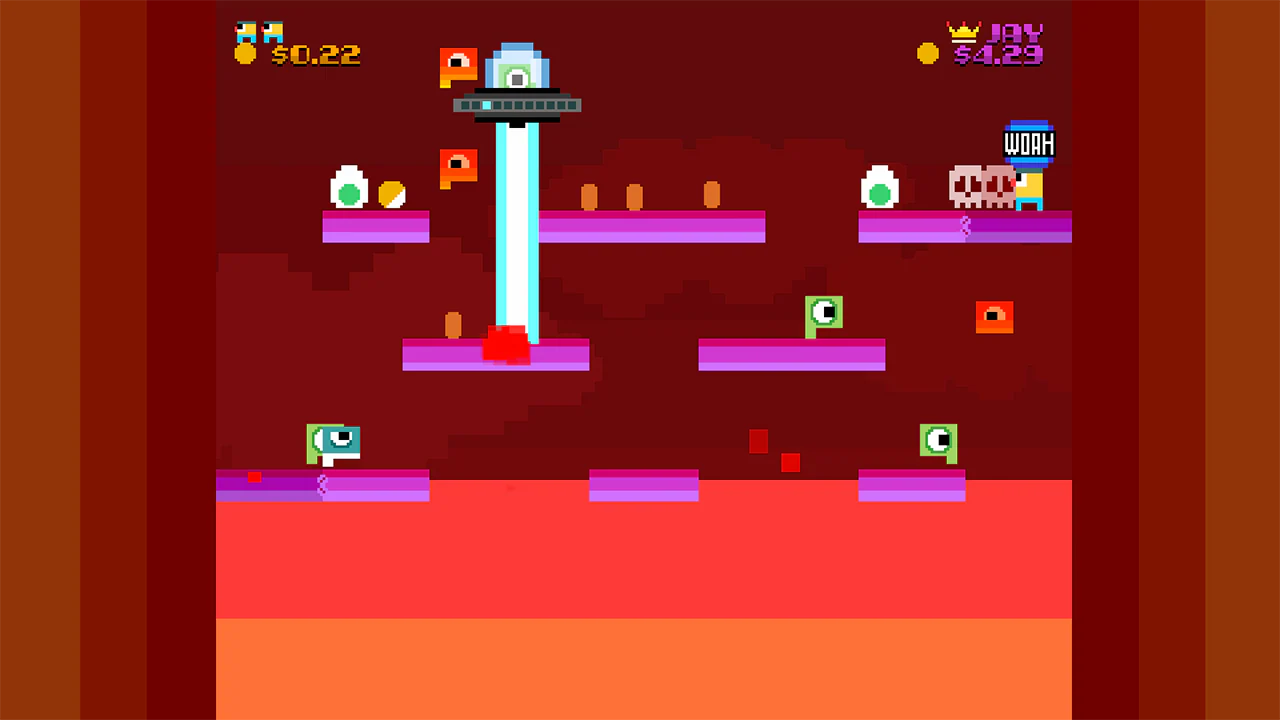This screenshot has height=720, width=1280.
Task: Click the golden coin beside the left egg
Action: (390, 196)
